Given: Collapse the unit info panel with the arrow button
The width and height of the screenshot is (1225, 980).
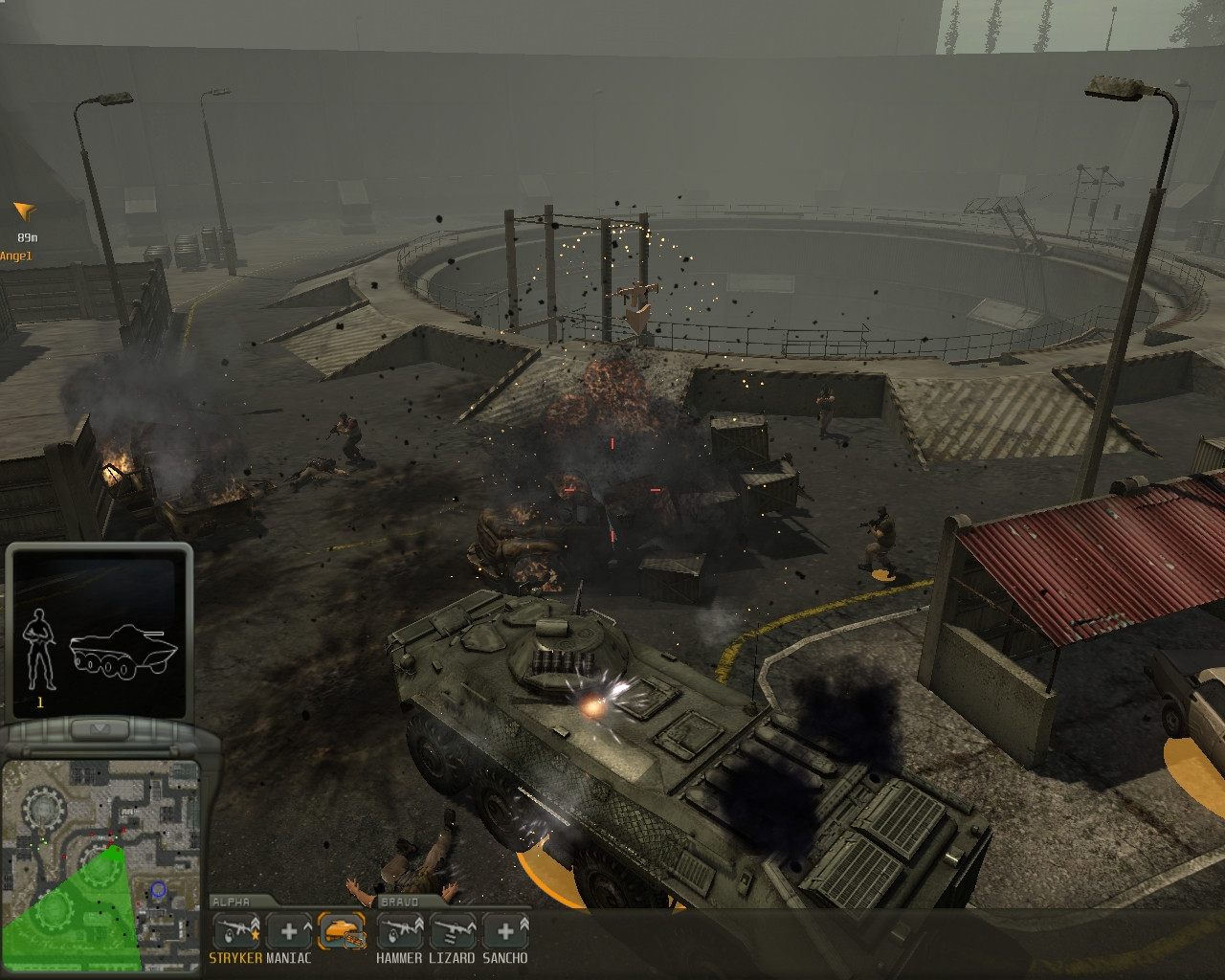Looking at the screenshot, I should pyautogui.click(x=99, y=730).
